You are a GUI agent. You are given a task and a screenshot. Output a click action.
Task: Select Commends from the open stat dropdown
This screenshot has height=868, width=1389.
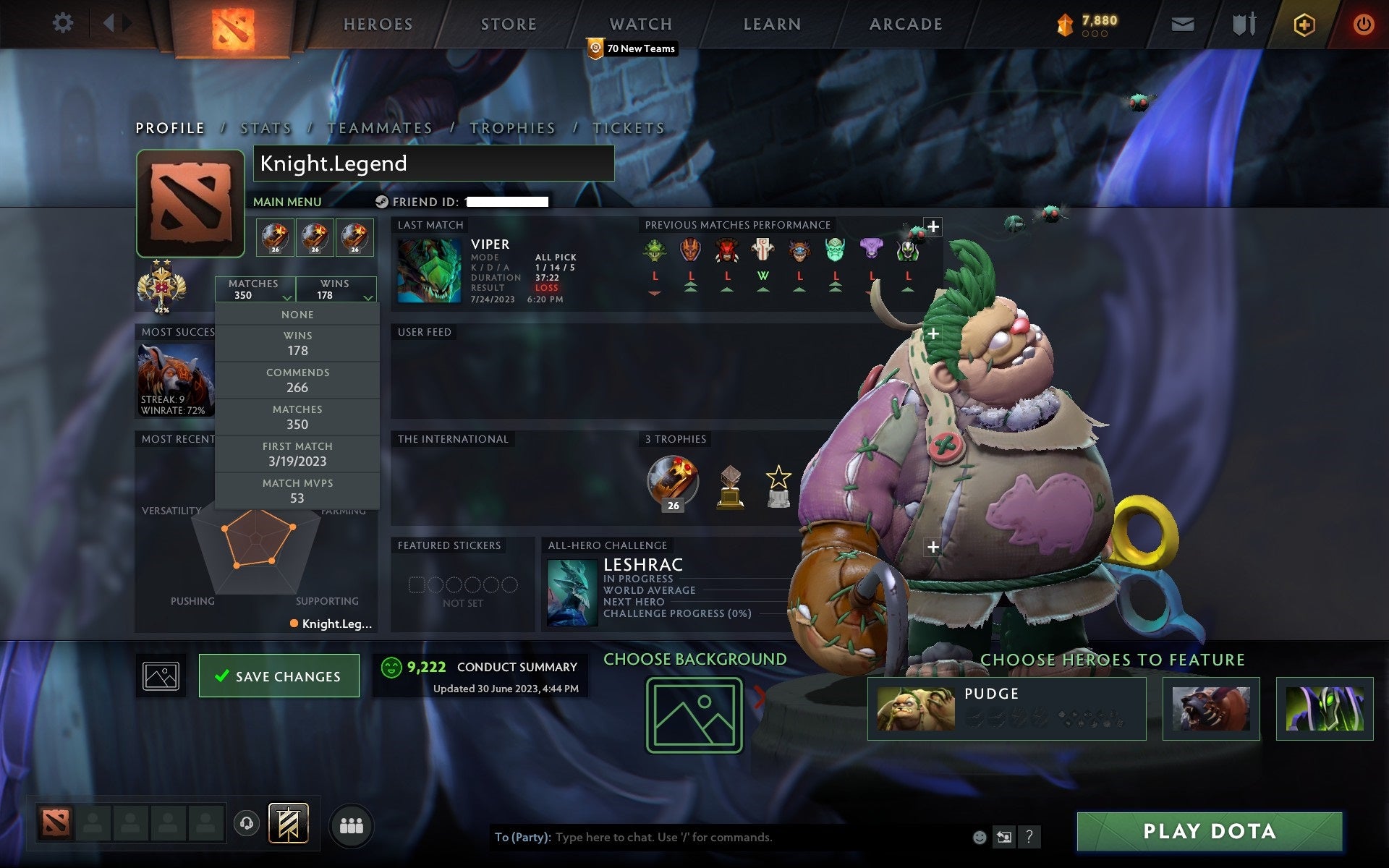298,380
